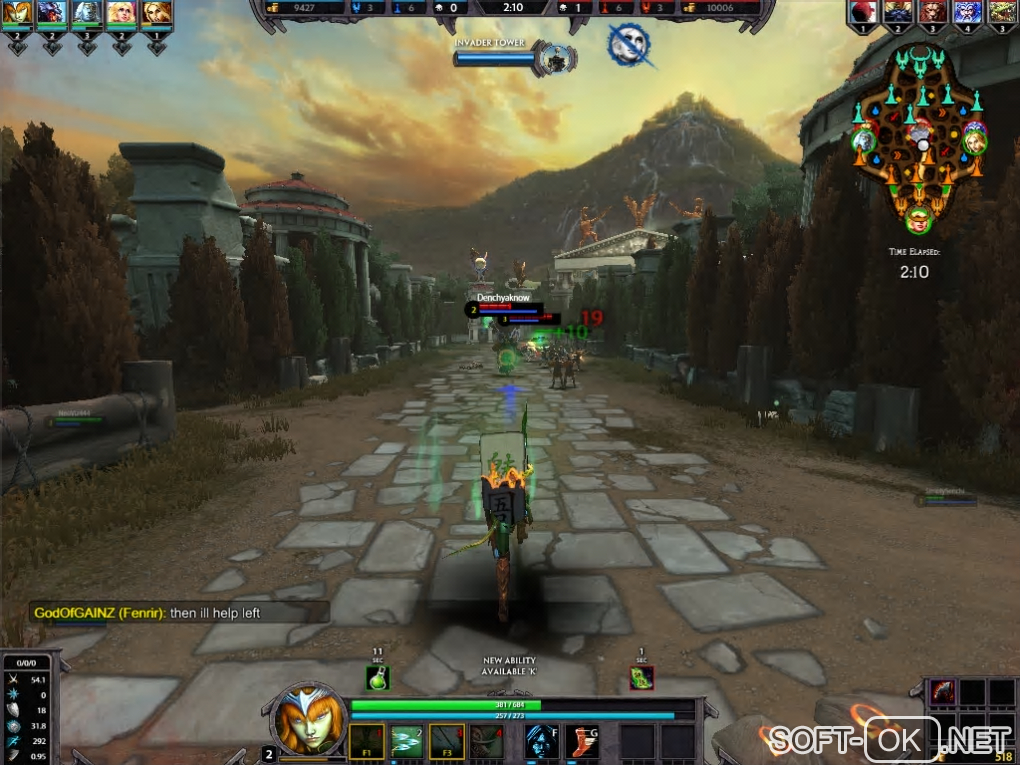Click the SOFT-OK.NET watermark

click(x=890, y=740)
